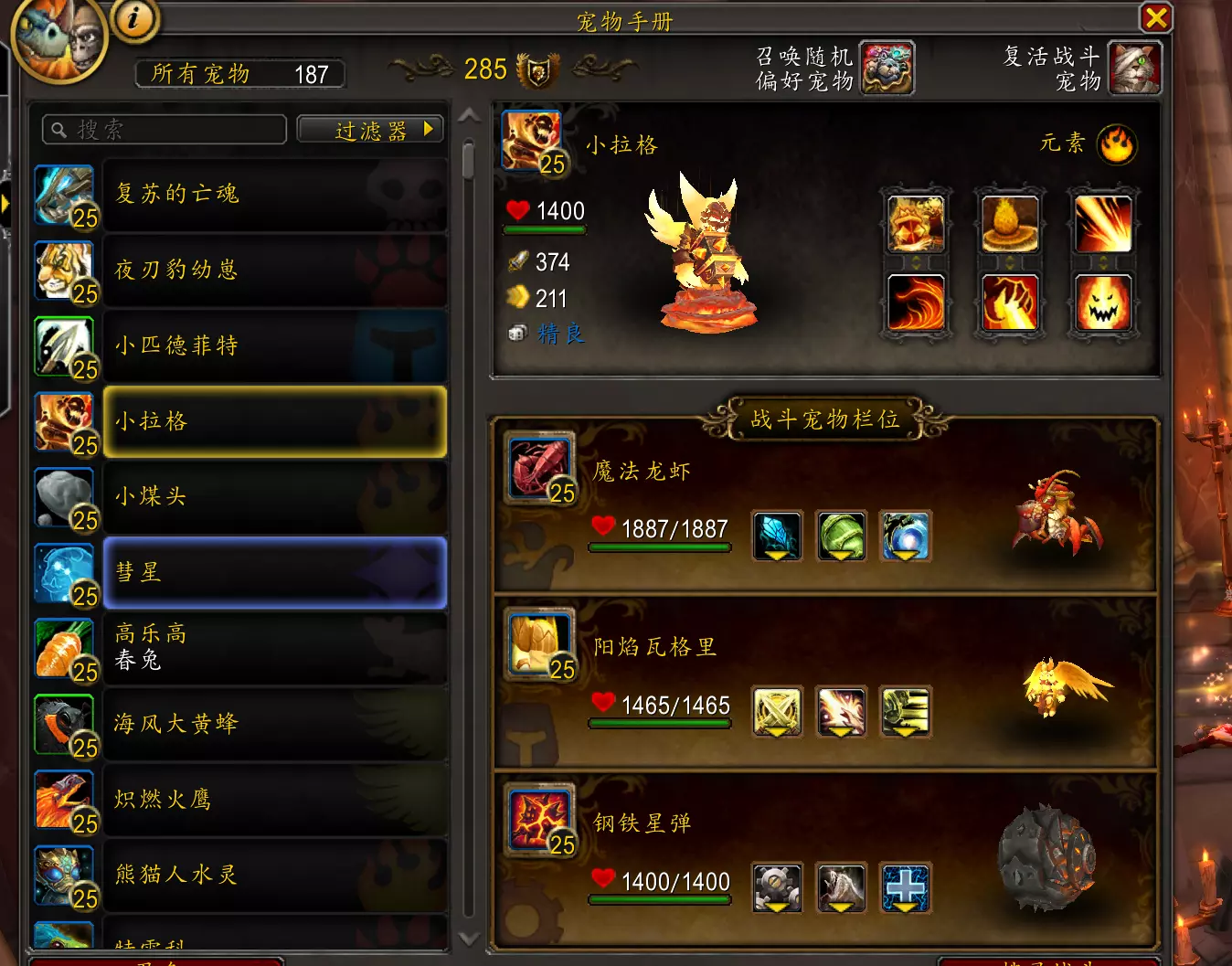Click the scroll-down arrow on the pet list scrollbar
Viewport: 1232px width, 966px height.
[x=469, y=939]
